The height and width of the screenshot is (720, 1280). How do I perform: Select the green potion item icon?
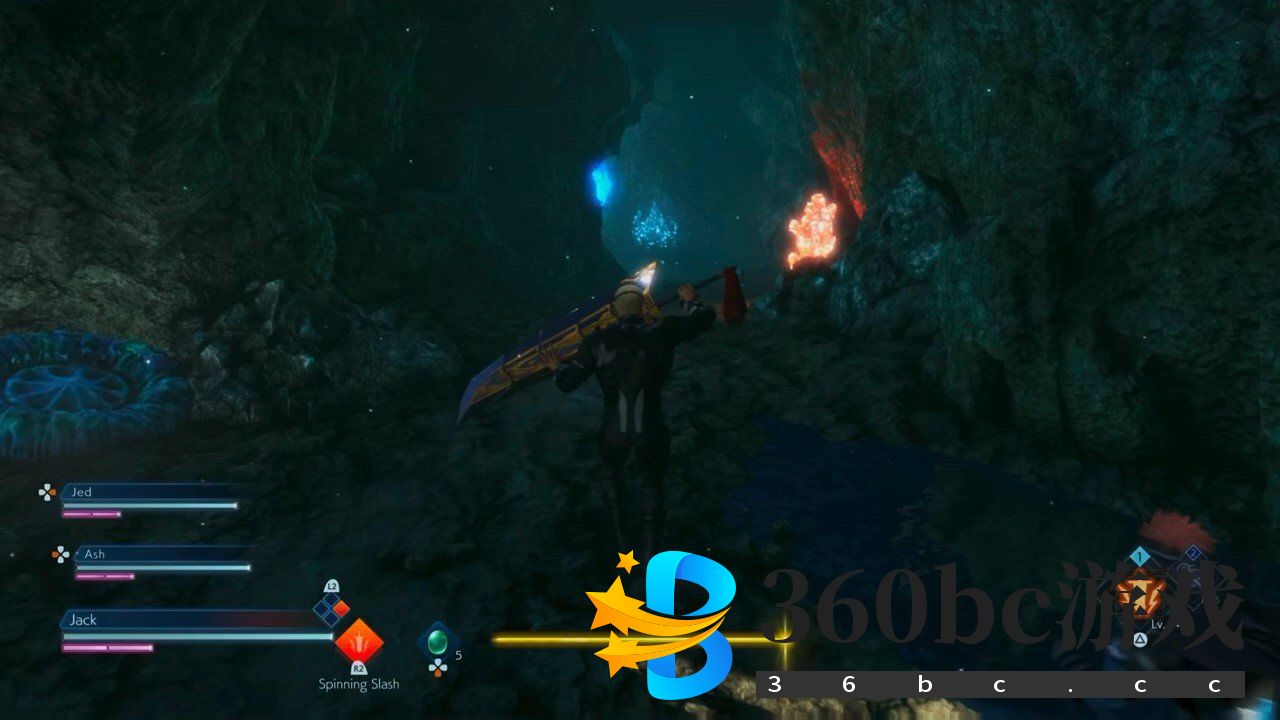point(437,640)
